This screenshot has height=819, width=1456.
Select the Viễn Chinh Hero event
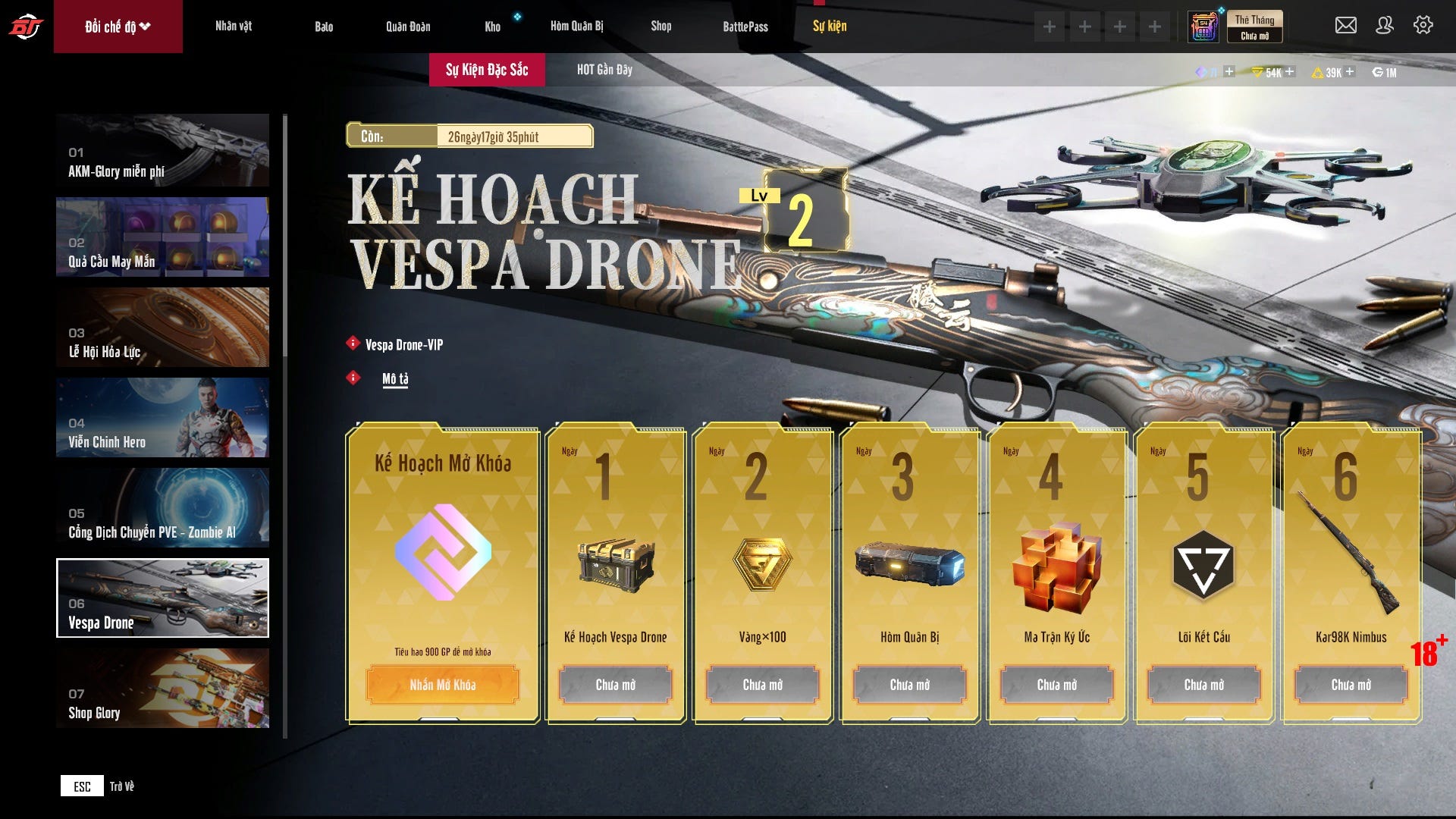(162, 418)
